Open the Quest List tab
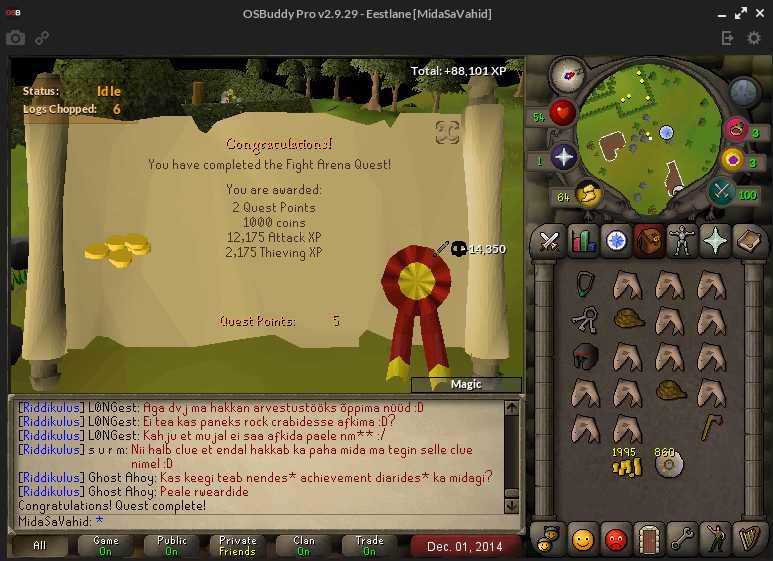 click(x=616, y=241)
